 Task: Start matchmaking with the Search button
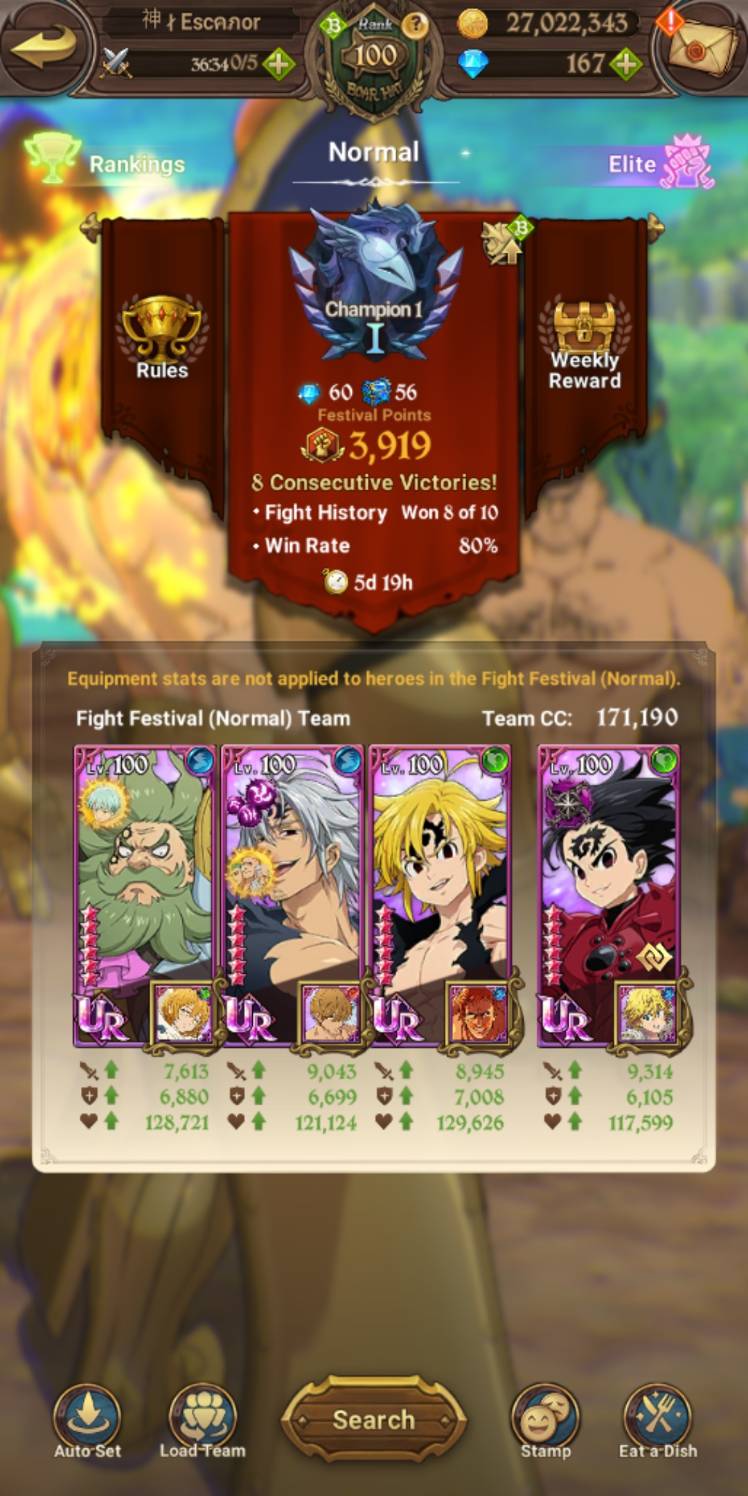coord(373,1419)
